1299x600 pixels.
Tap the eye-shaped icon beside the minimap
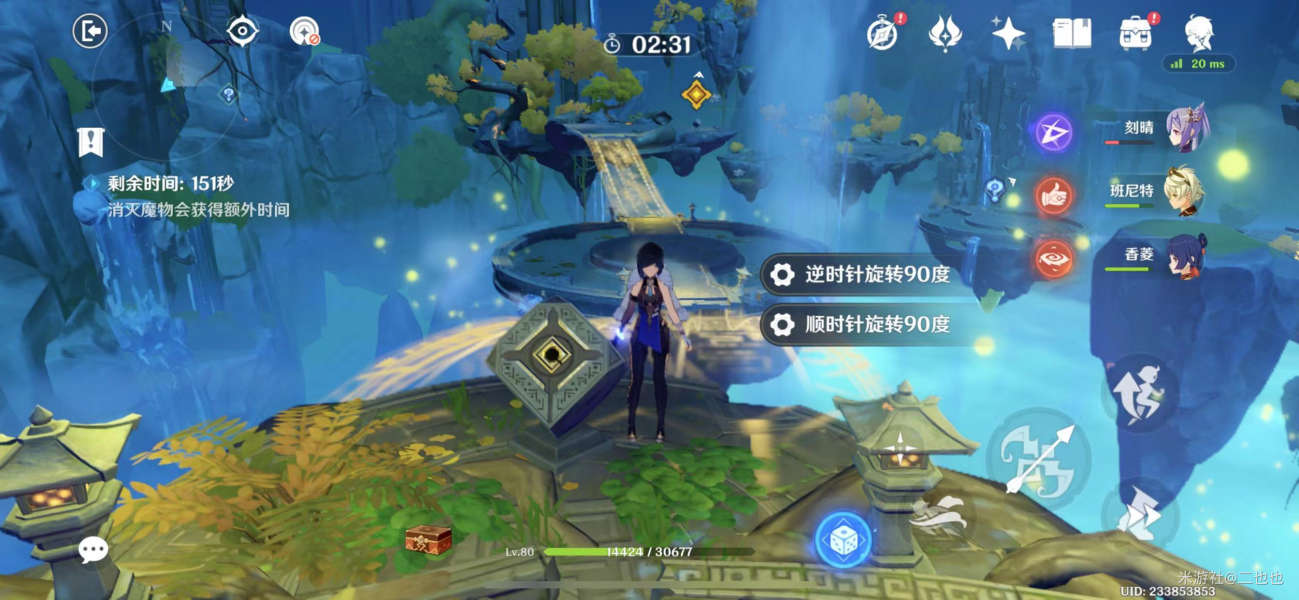(242, 32)
